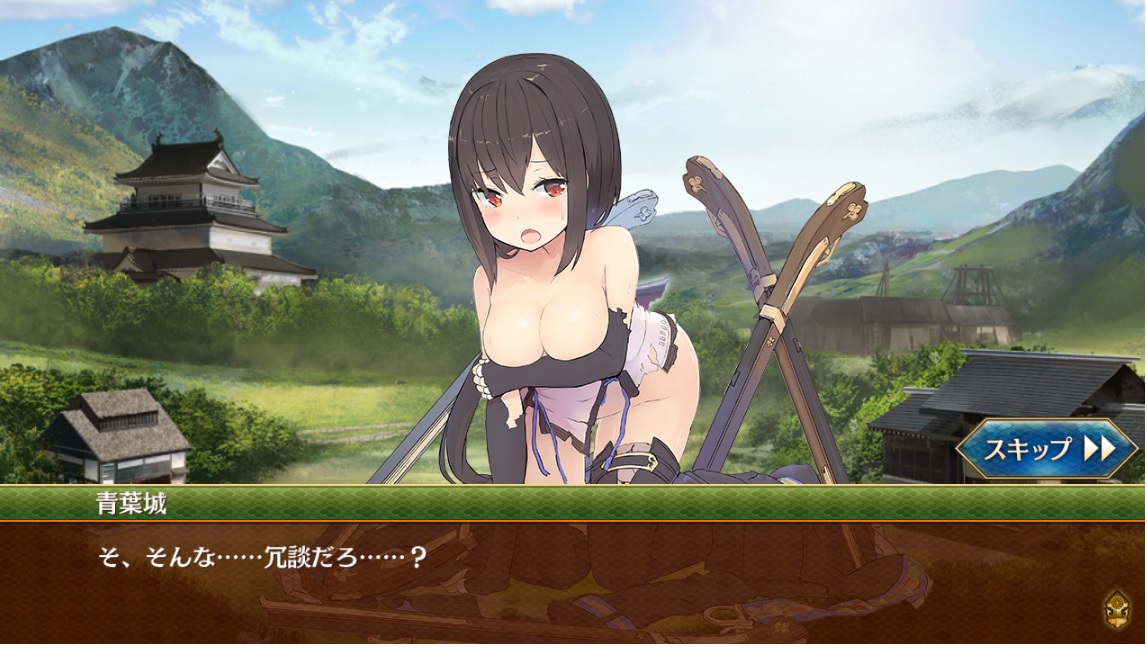The height and width of the screenshot is (649, 1147).
Task: Click the gold ornament advance icon
Action: 1117,607
